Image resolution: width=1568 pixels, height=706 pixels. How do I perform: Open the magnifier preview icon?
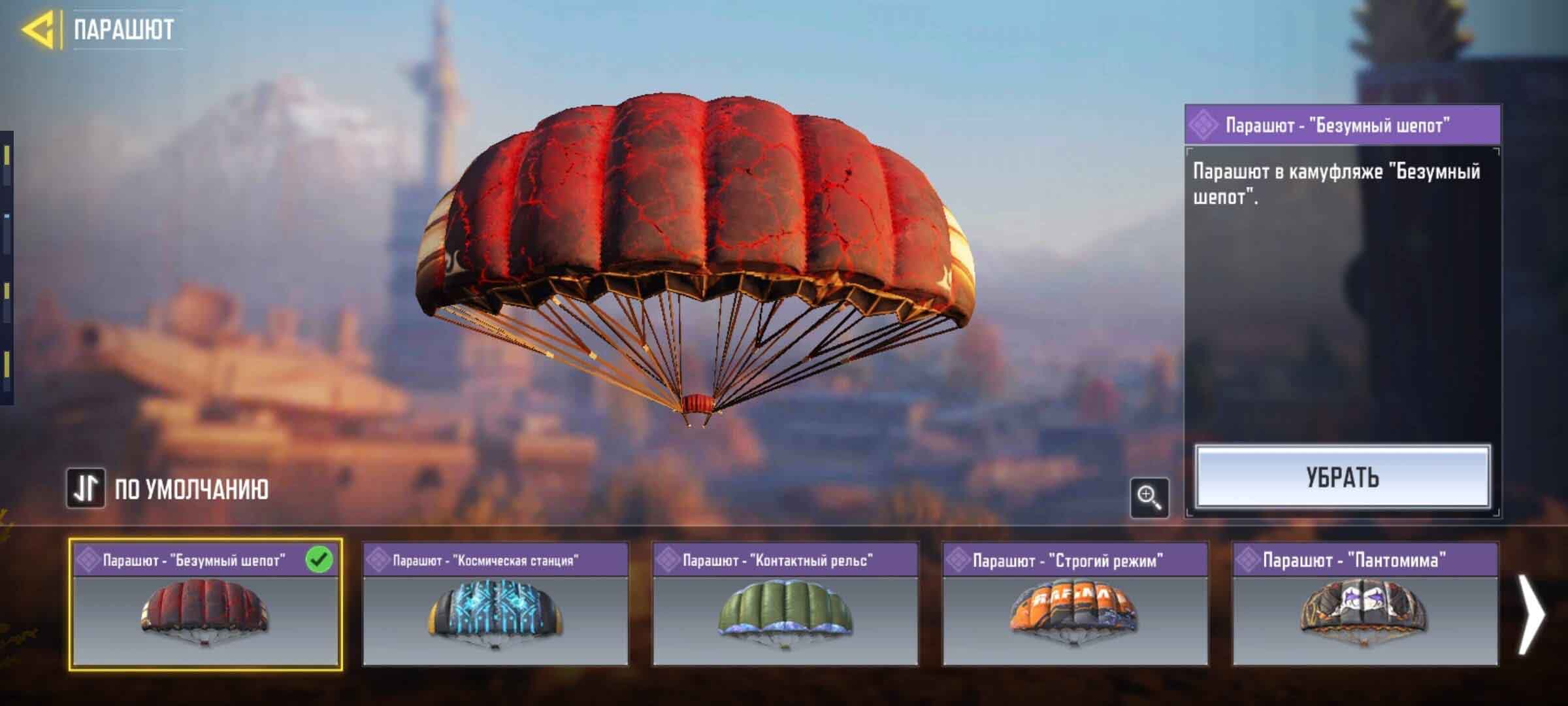tap(1149, 497)
